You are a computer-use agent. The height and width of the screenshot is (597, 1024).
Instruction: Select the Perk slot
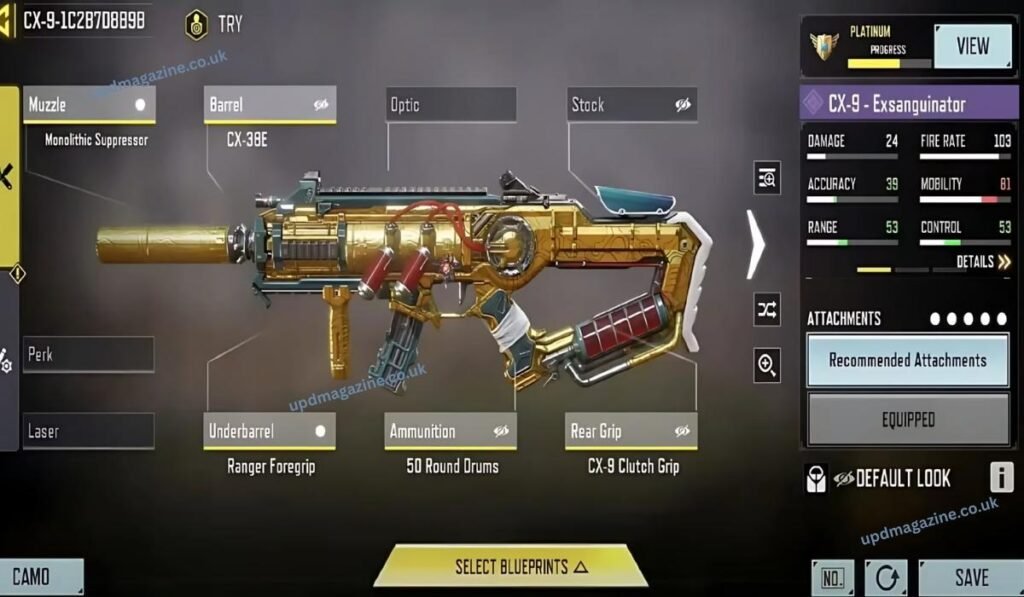(x=88, y=355)
